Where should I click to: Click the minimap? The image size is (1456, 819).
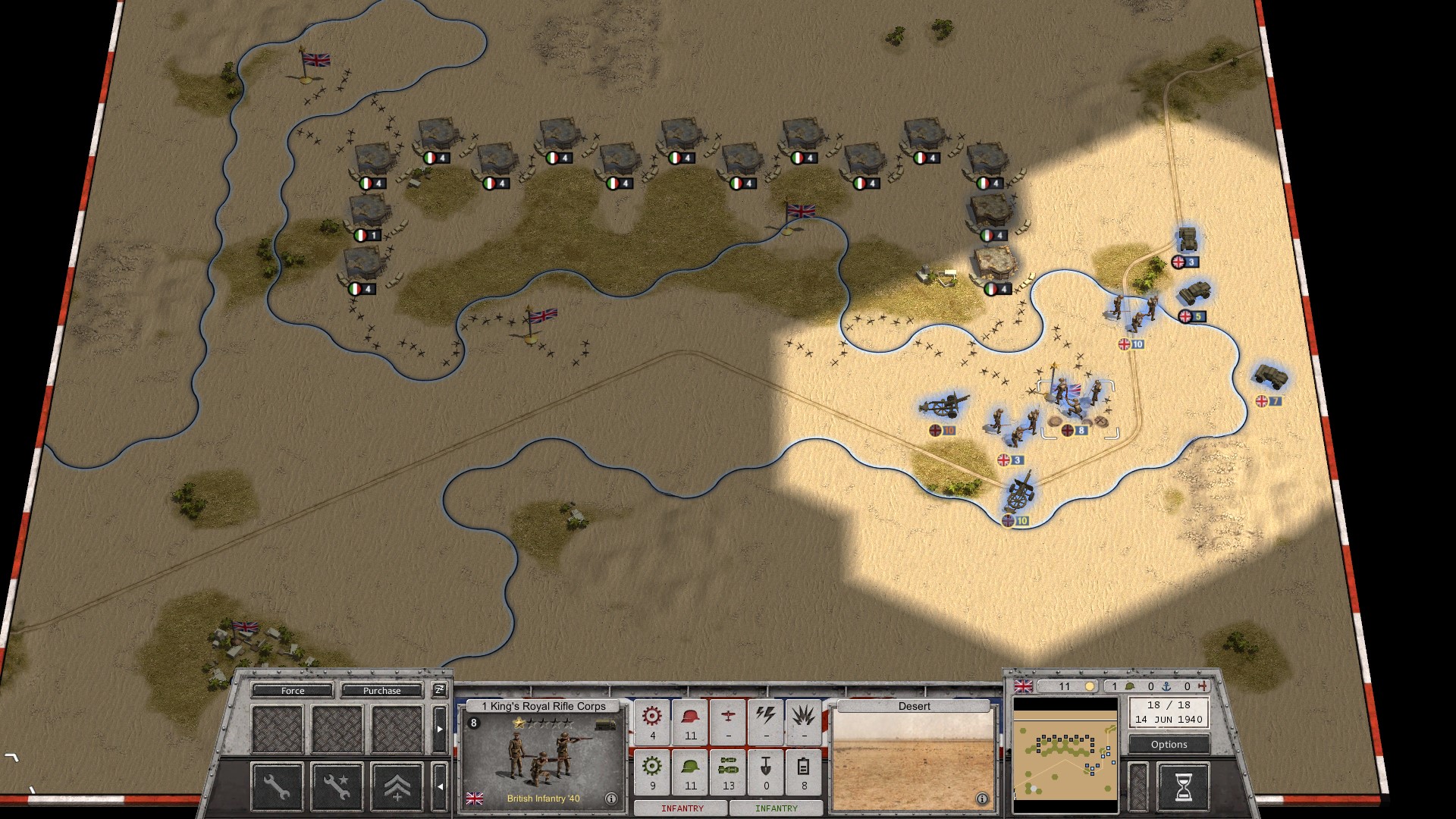coord(1065,758)
